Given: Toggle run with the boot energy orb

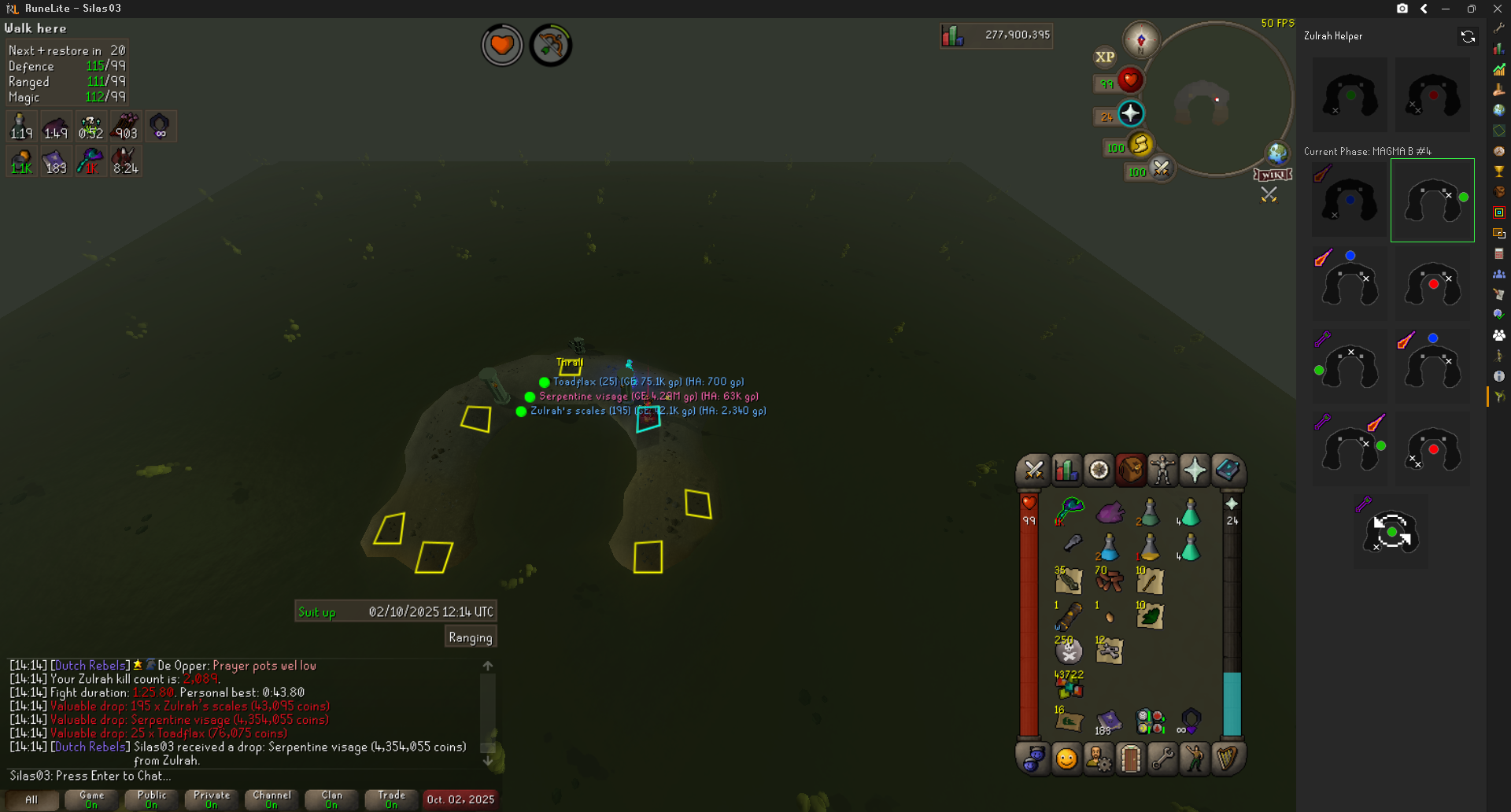Looking at the screenshot, I should pos(1140,145).
